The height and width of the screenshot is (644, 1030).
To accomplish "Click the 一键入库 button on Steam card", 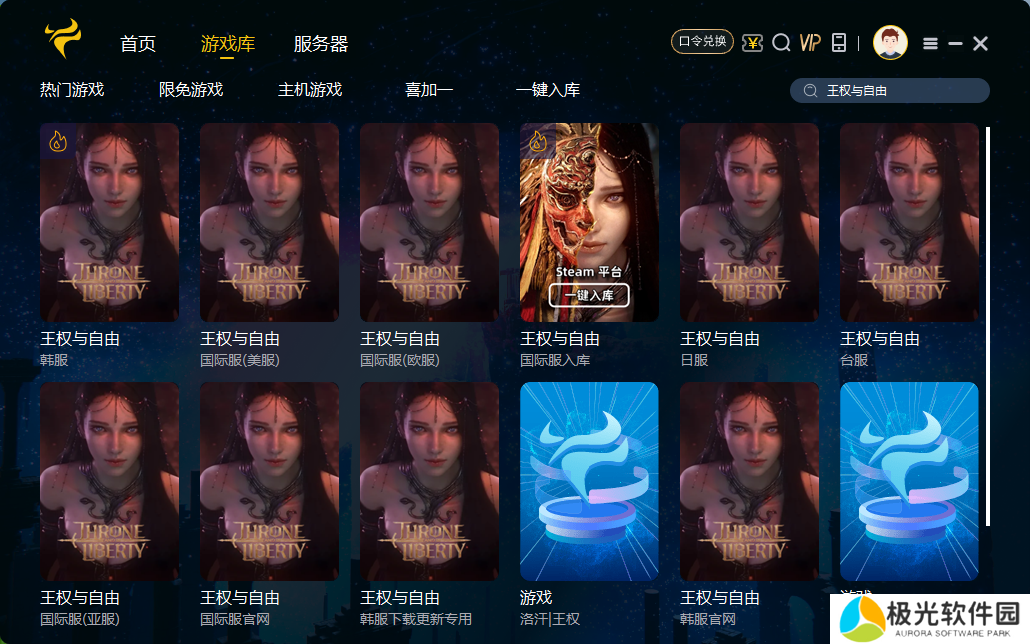I will click(x=589, y=295).
